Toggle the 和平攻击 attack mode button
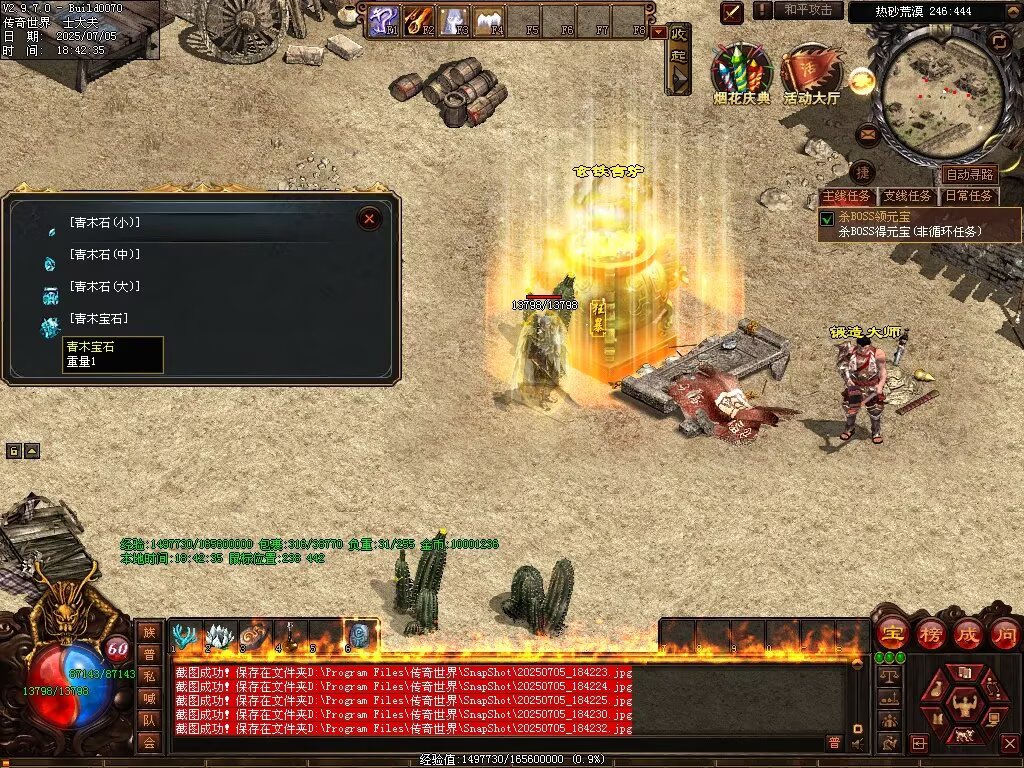This screenshot has height=768, width=1024. (808, 10)
